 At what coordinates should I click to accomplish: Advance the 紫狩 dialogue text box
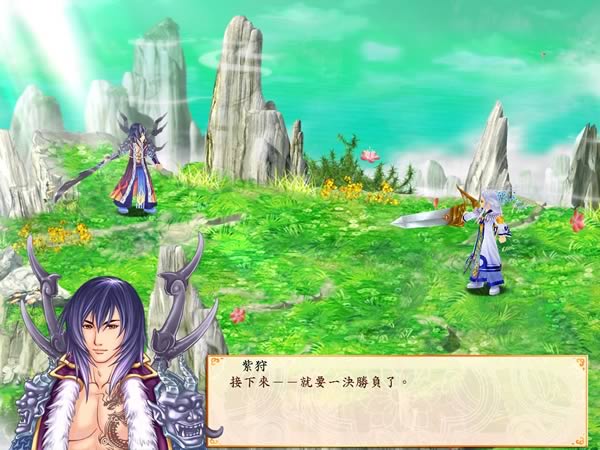tap(396, 400)
